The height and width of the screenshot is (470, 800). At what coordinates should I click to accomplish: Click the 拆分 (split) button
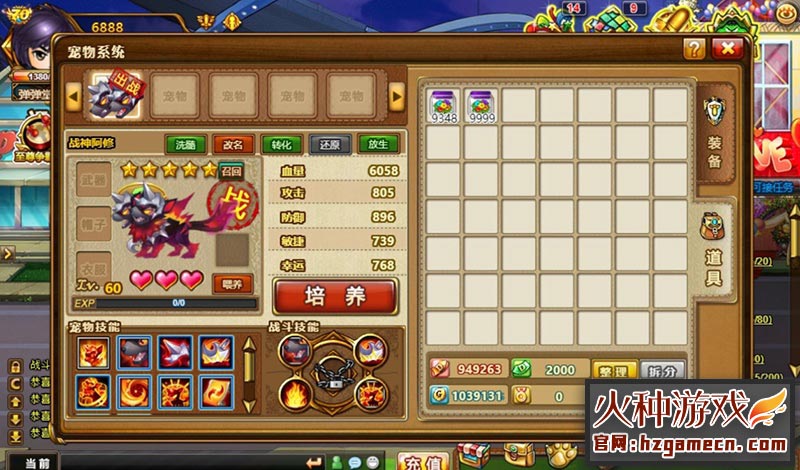tap(662, 370)
